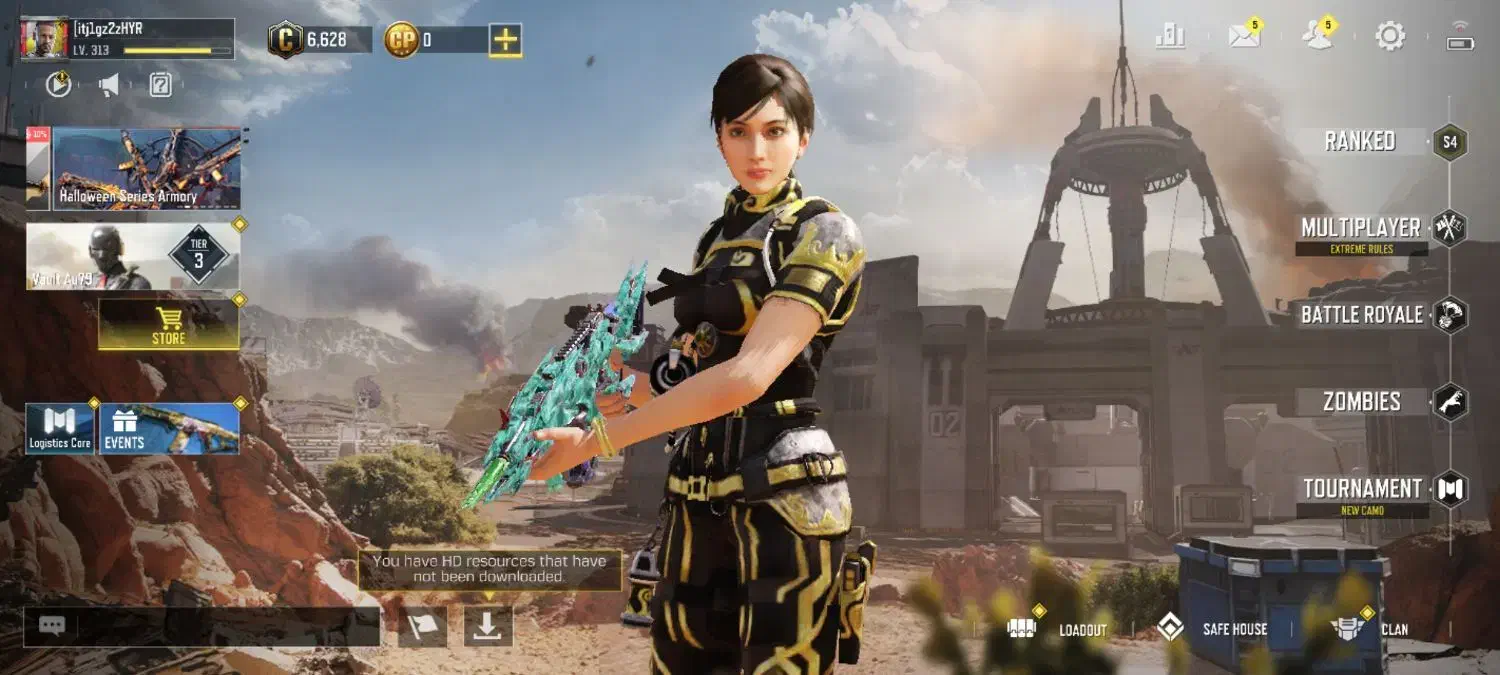Open the chat box
The image size is (1500, 675).
click(200, 627)
